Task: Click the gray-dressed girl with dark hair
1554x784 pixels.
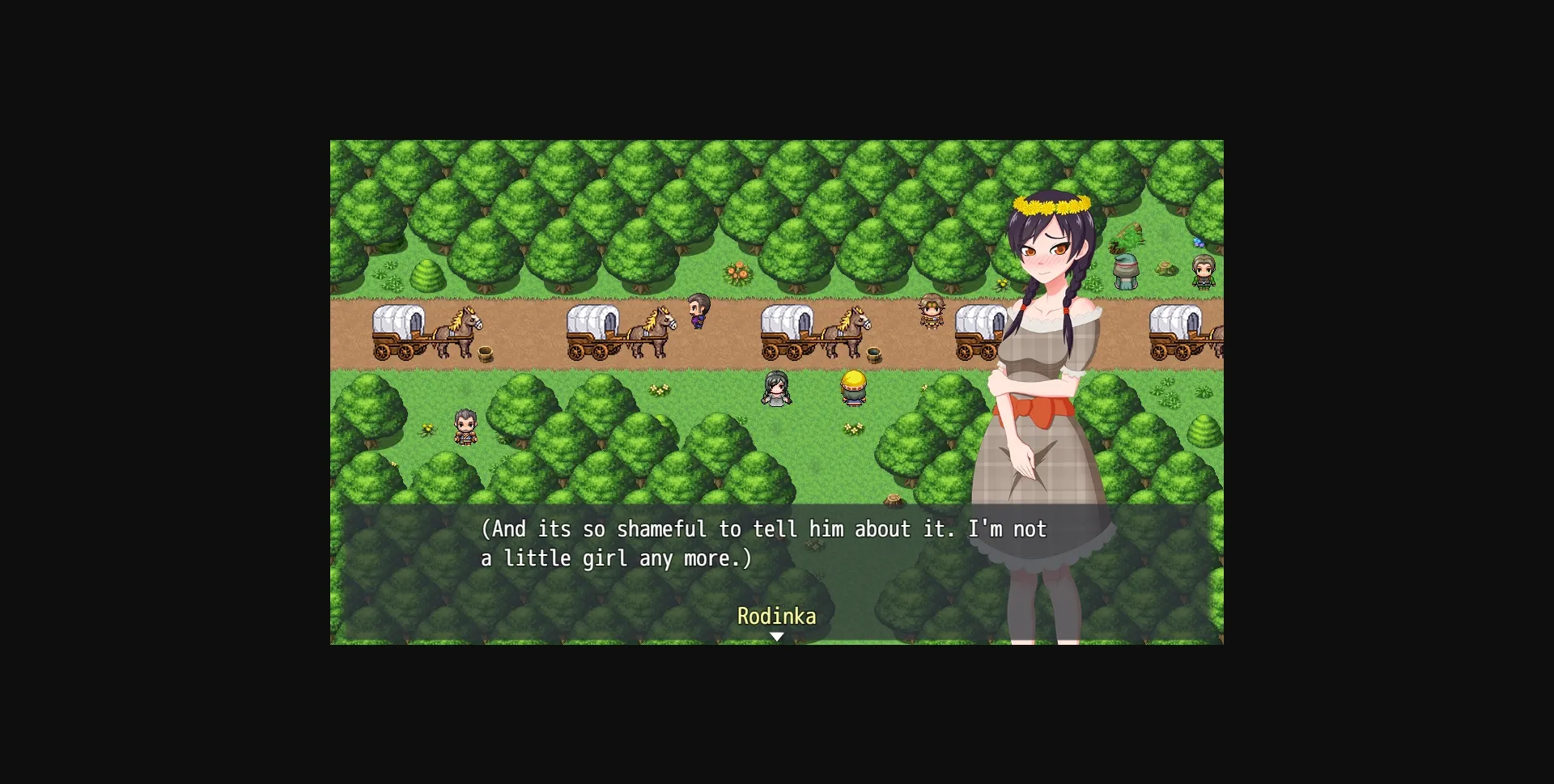Action: [777, 388]
